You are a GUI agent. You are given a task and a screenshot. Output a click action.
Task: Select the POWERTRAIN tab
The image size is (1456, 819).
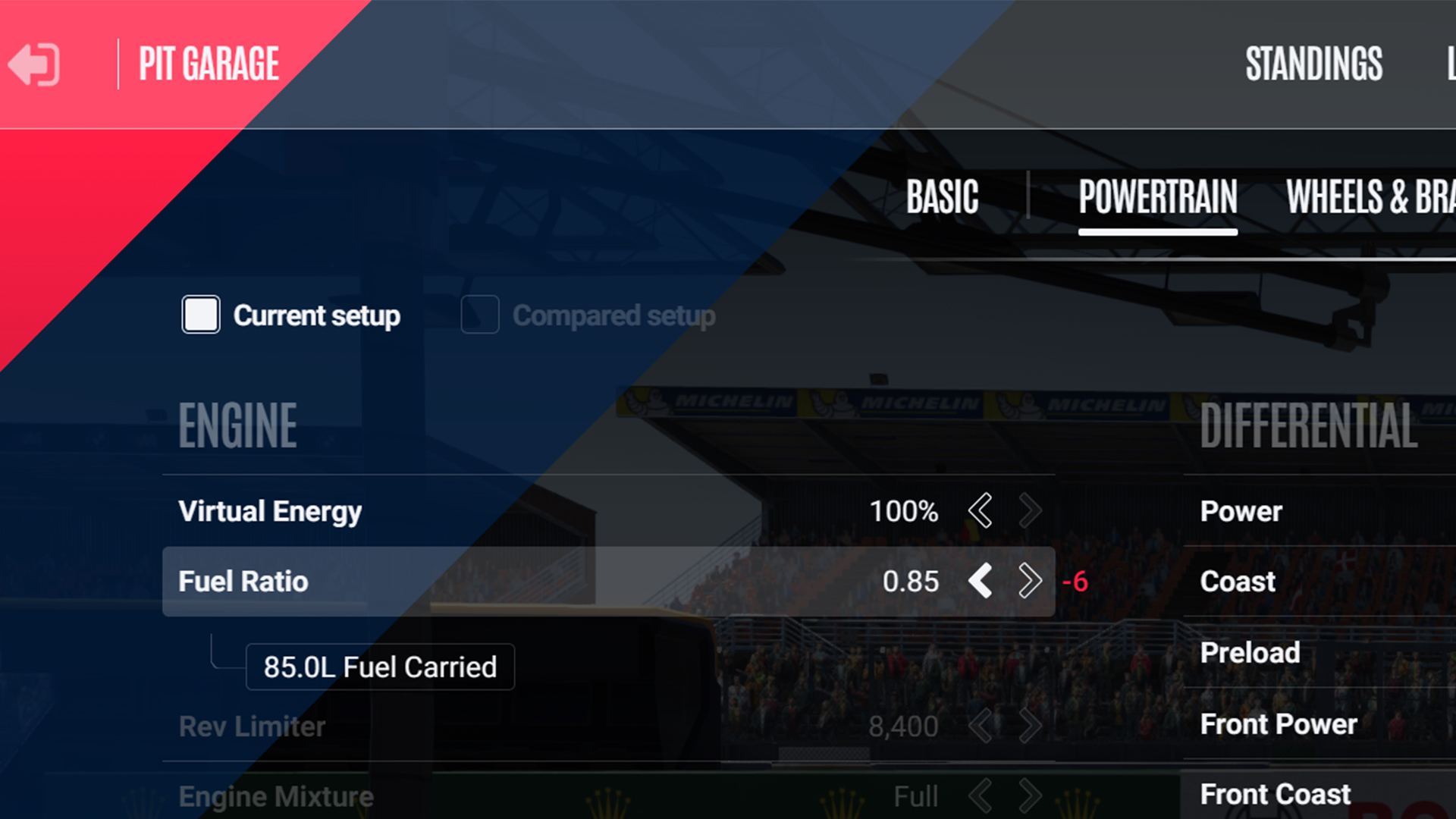coord(1158,196)
